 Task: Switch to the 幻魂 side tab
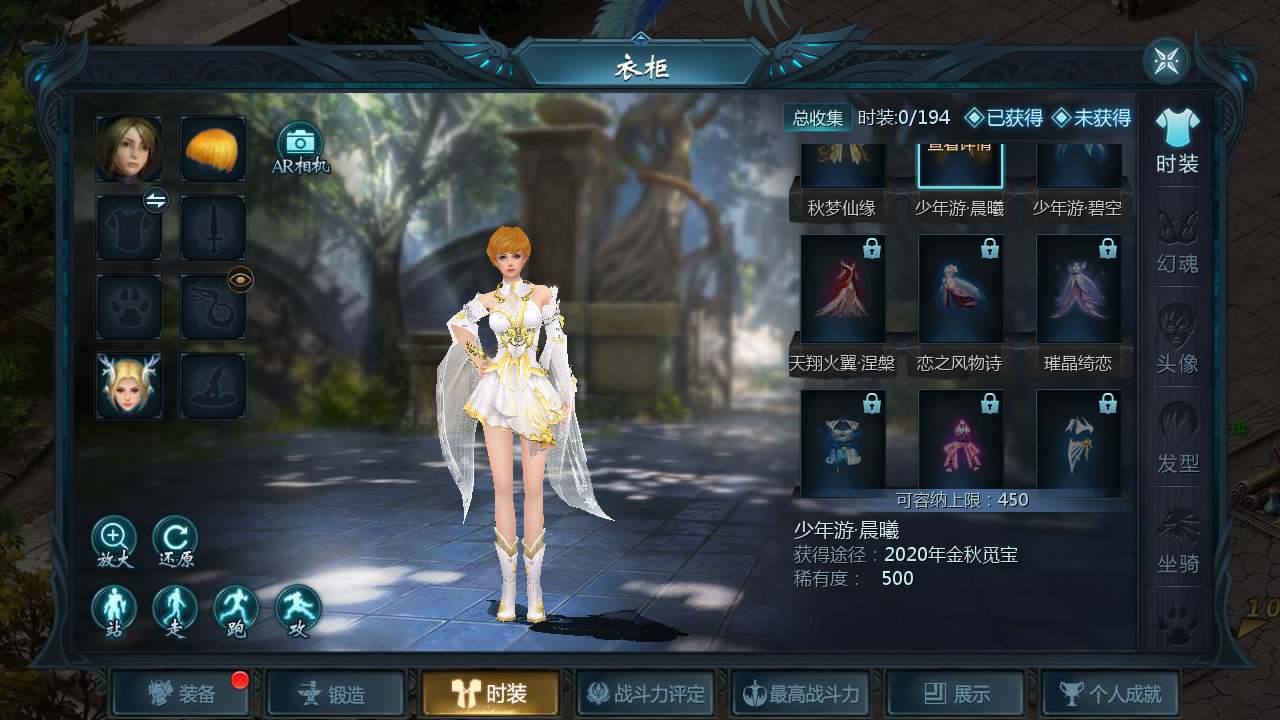[x=1177, y=243]
